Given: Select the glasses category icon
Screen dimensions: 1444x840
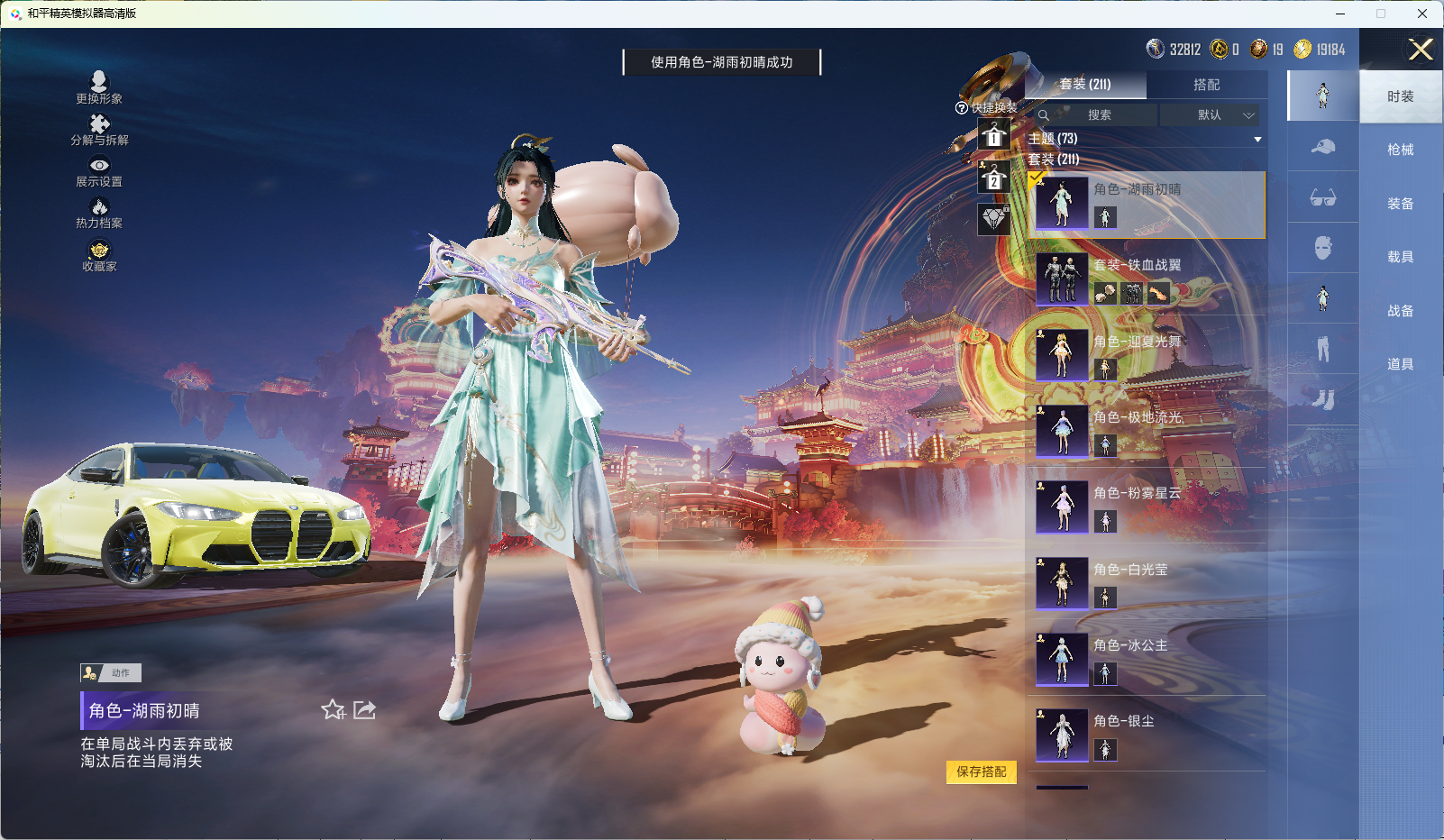Looking at the screenshot, I should 1322,197.
